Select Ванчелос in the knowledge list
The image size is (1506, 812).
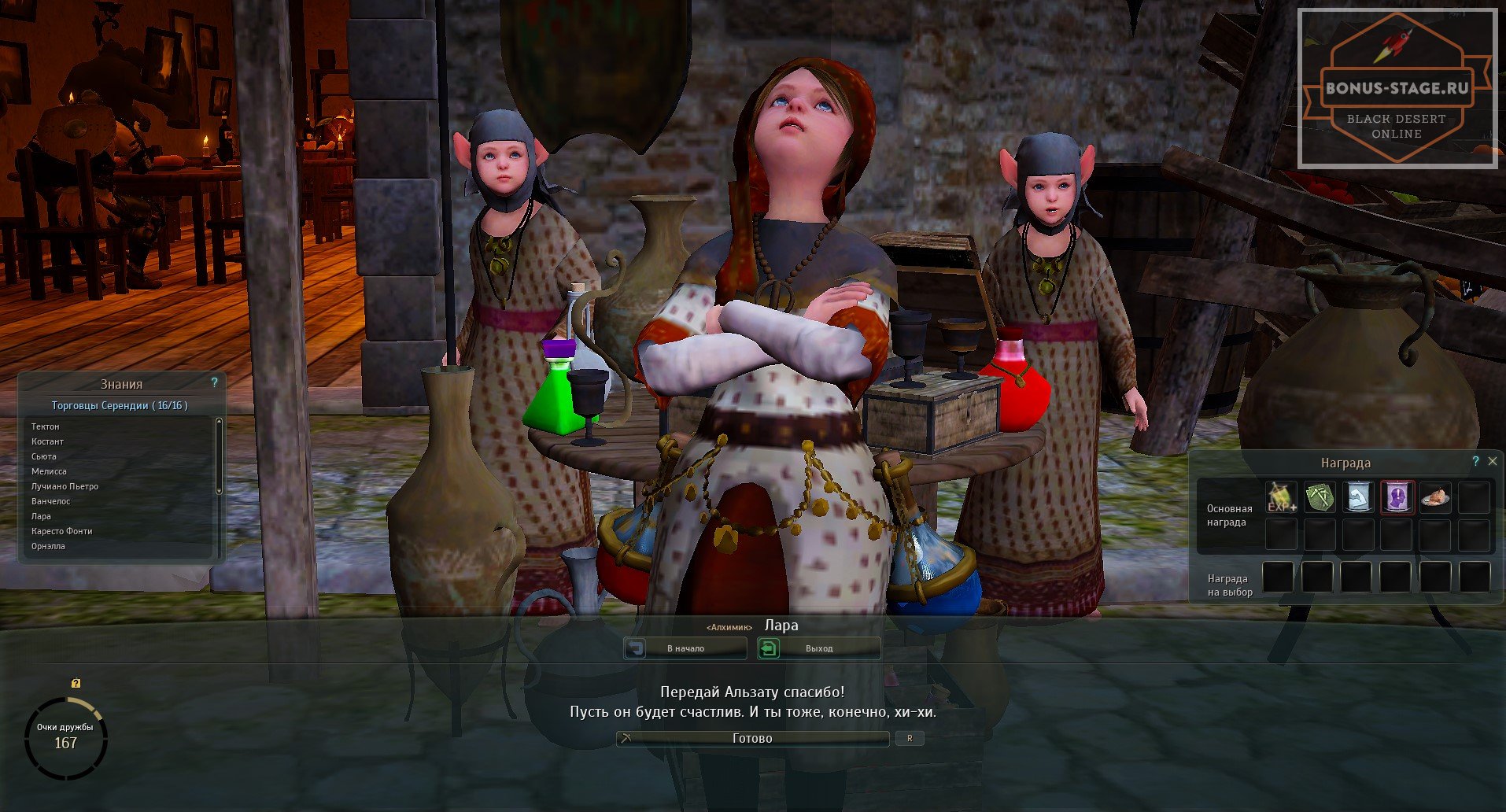tap(50, 501)
